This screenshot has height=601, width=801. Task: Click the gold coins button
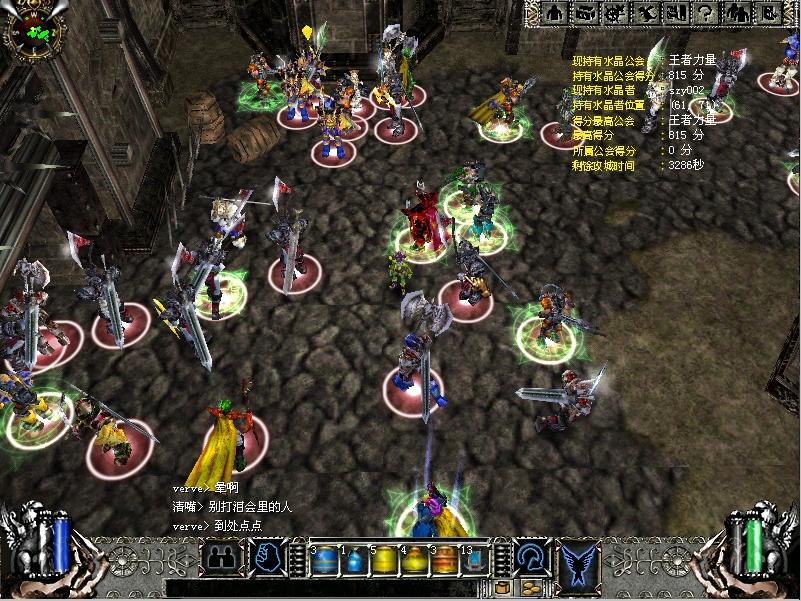coord(531,588)
